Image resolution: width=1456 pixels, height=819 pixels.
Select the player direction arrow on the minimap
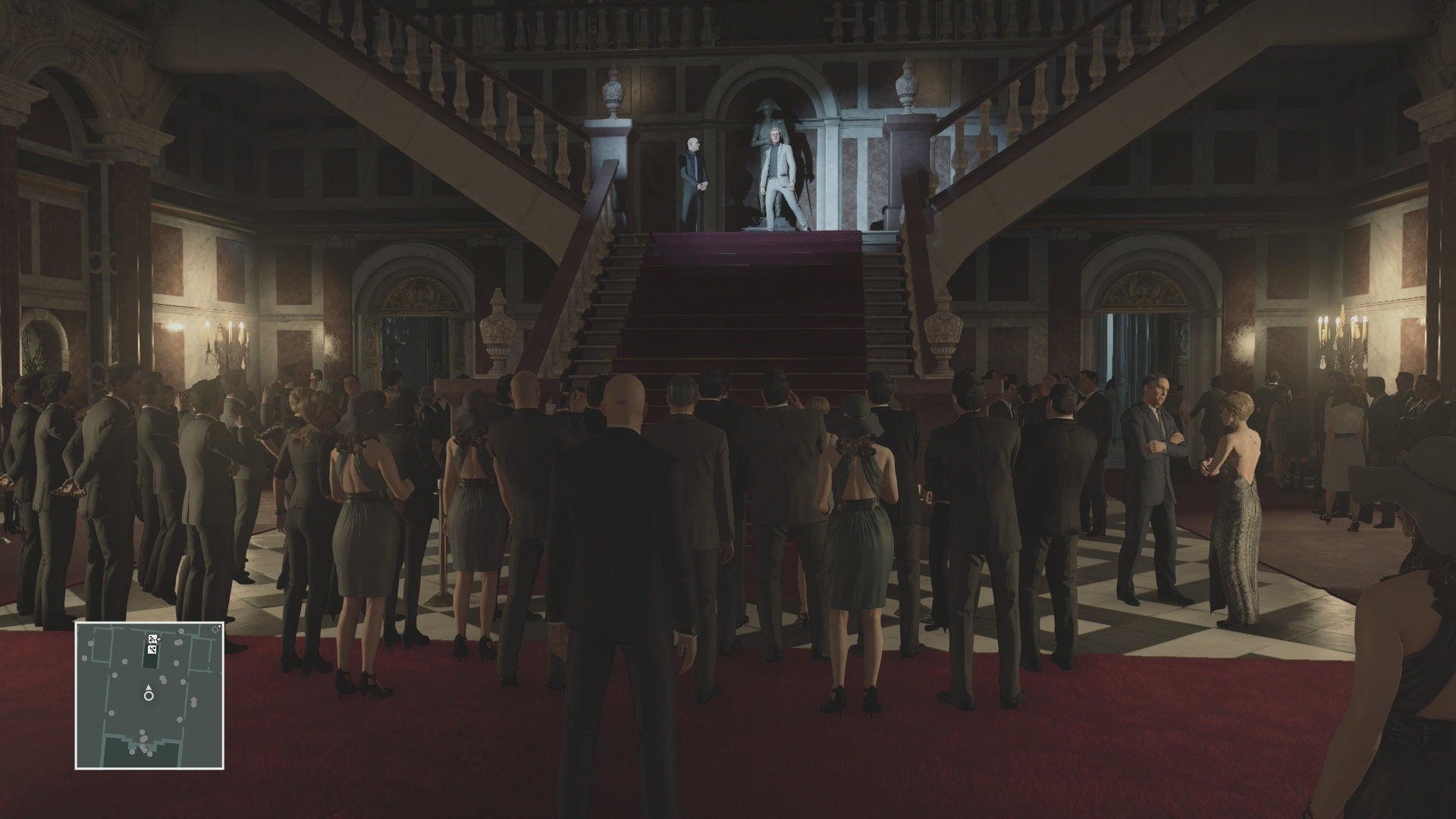click(x=149, y=687)
